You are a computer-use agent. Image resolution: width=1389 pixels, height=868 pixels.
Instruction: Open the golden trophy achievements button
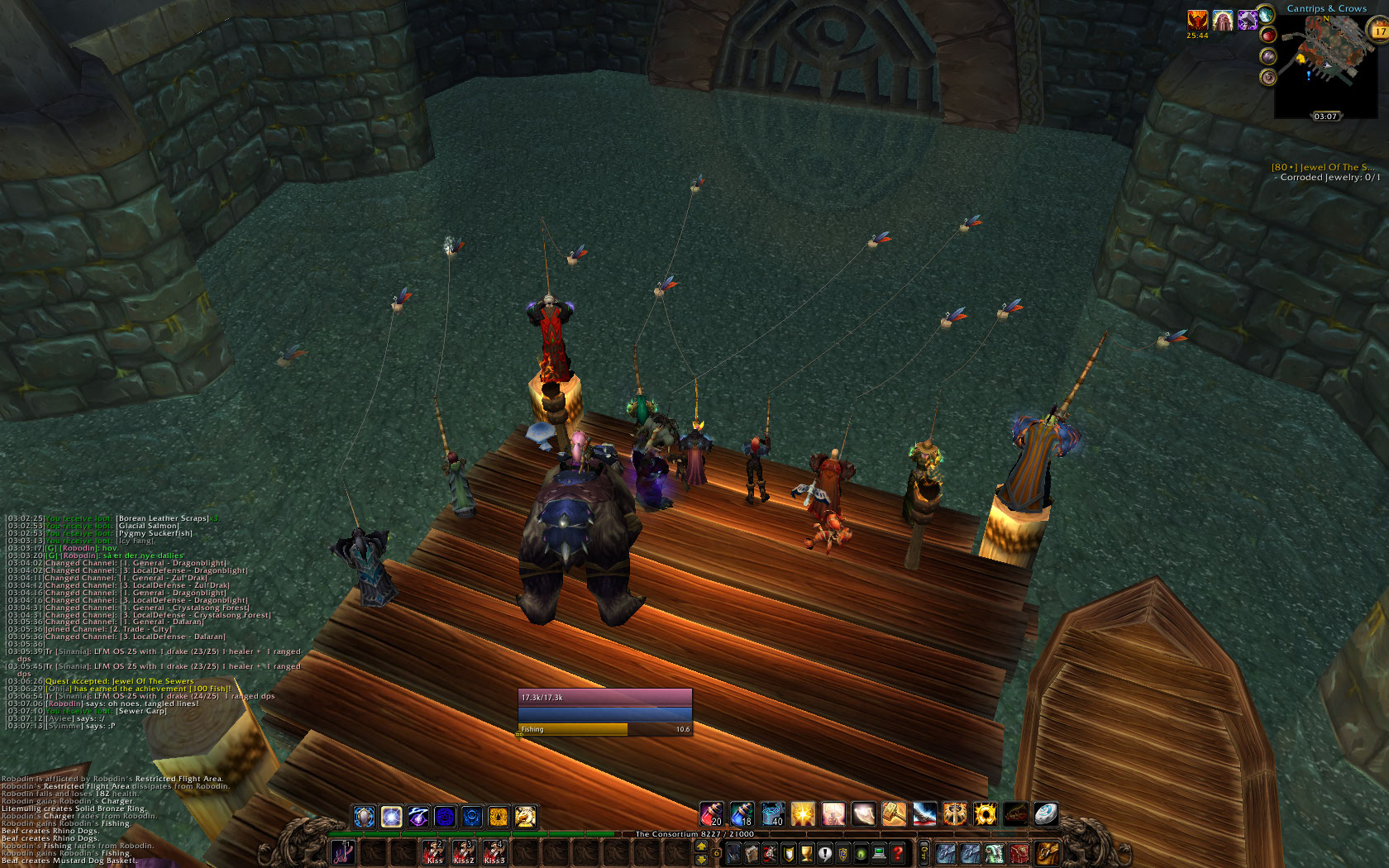click(x=806, y=853)
